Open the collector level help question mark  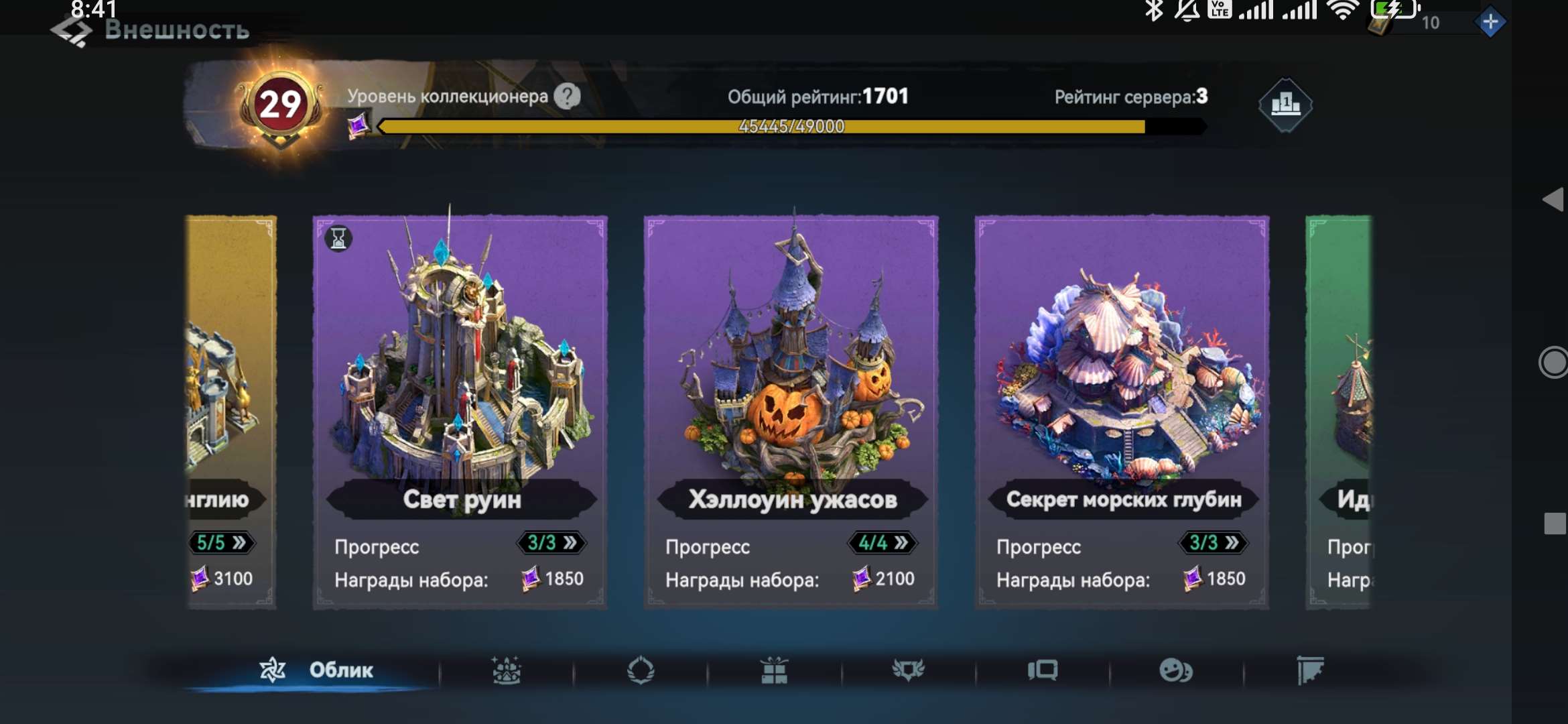tap(568, 97)
